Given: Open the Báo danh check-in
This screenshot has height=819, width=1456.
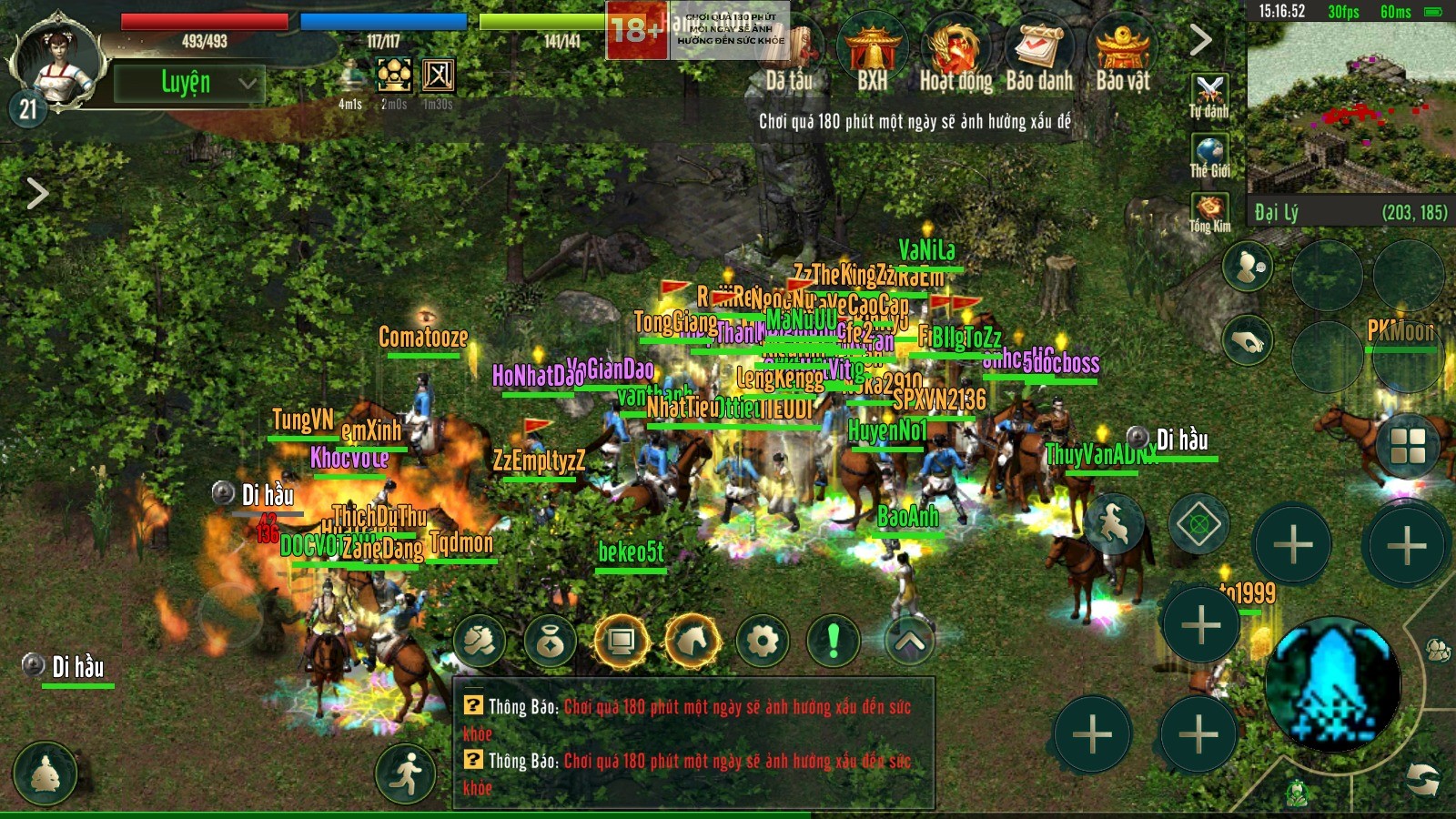Looking at the screenshot, I should click(1039, 56).
